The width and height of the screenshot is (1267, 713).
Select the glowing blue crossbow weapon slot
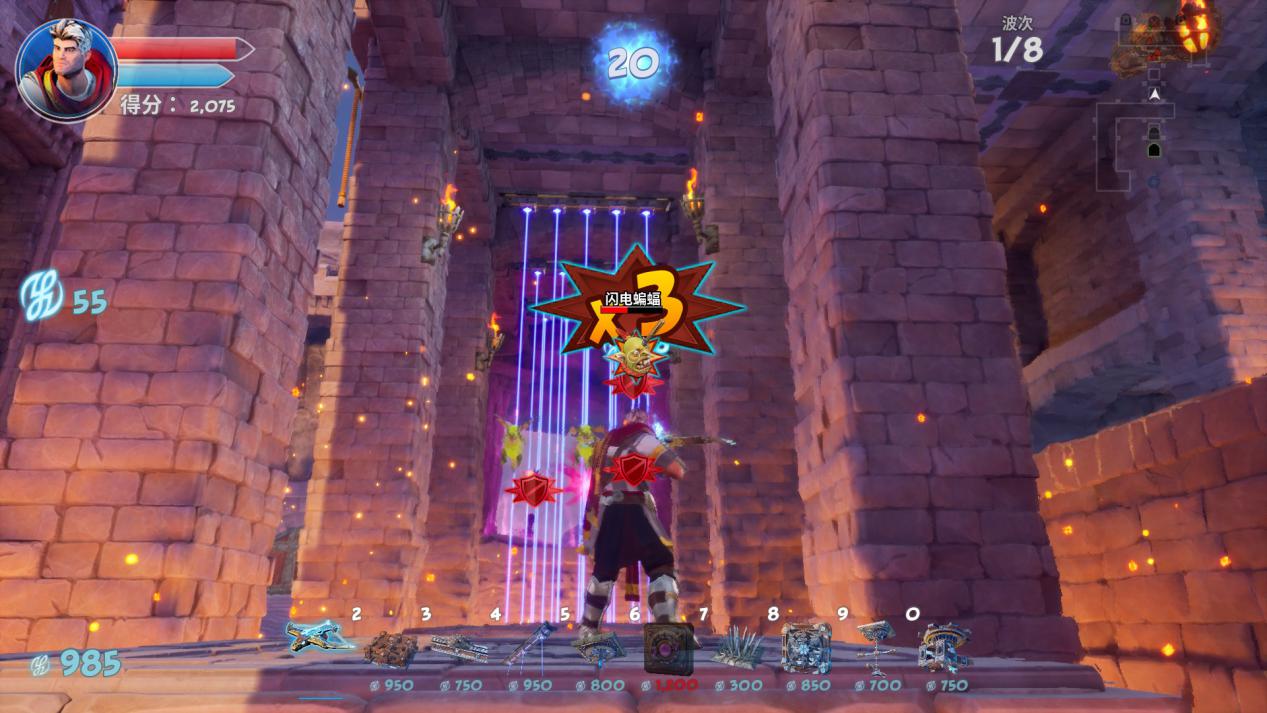319,638
